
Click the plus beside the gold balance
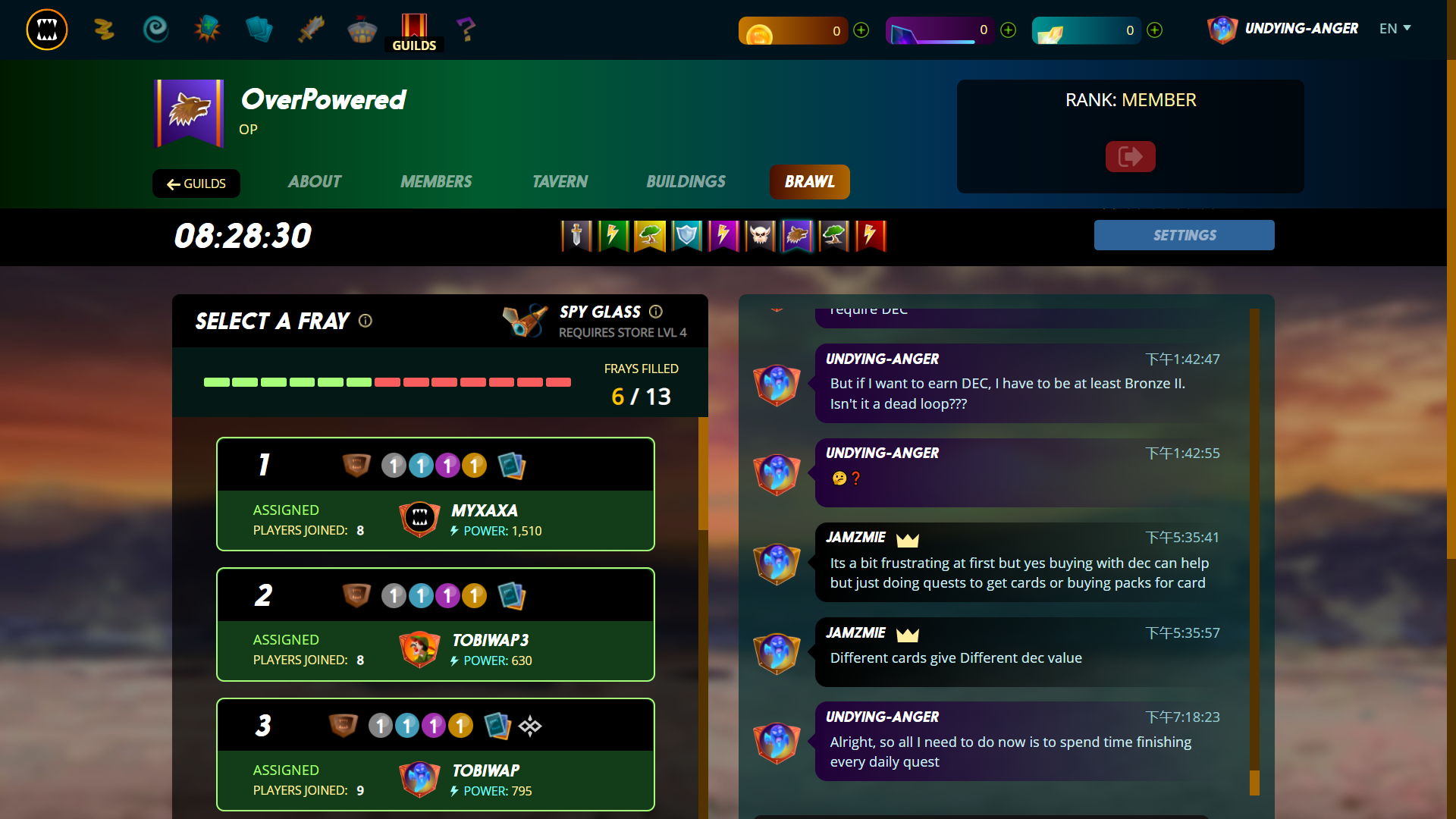click(861, 30)
